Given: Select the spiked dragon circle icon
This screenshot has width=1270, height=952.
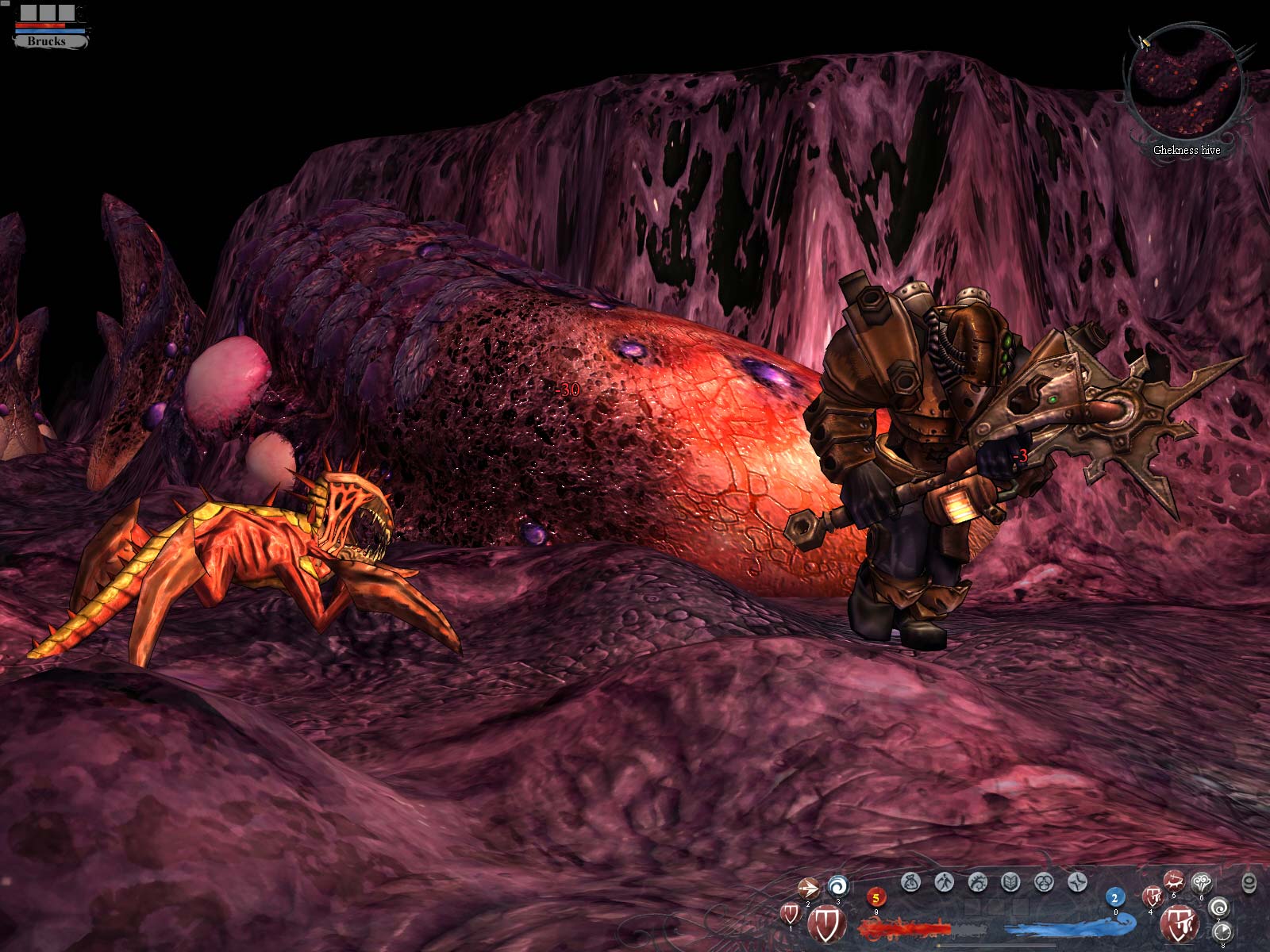Looking at the screenshot, I should point(977,881).
